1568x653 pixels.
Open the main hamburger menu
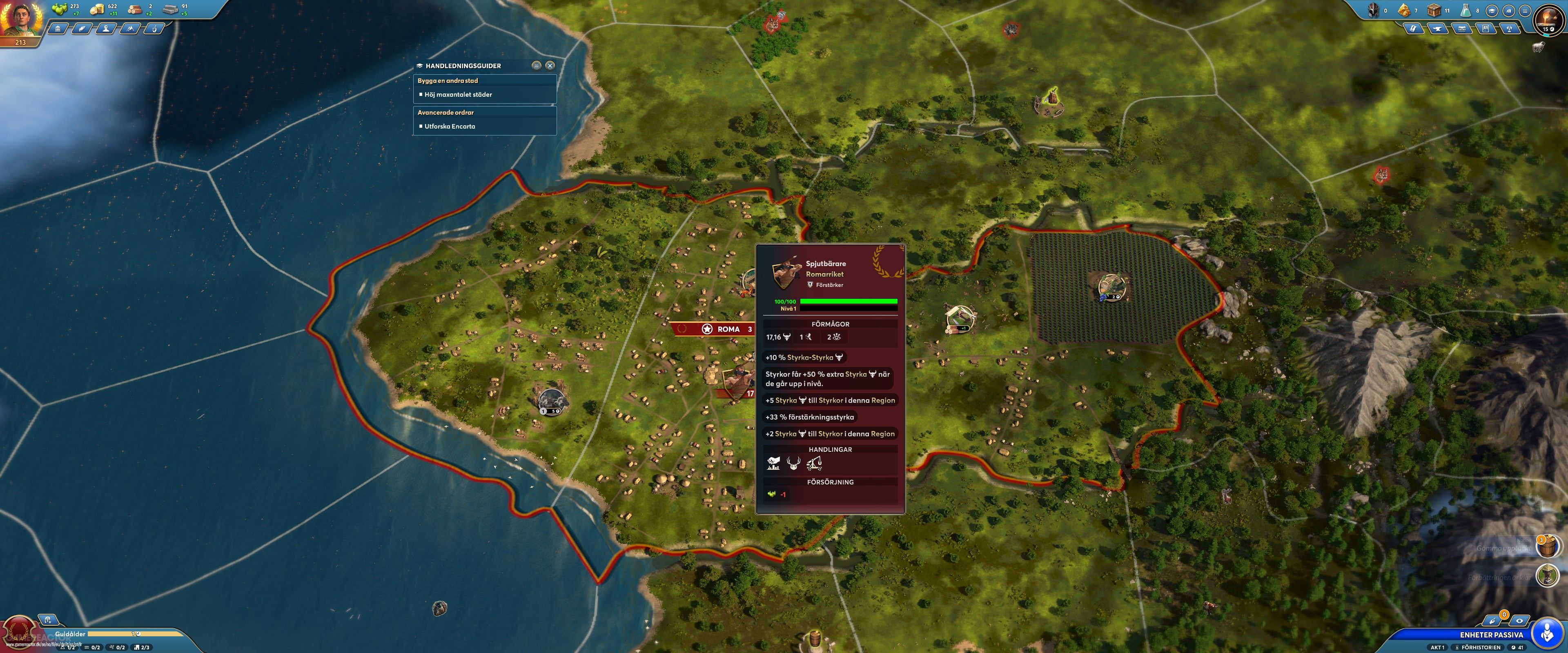[x=1525, y=10]
